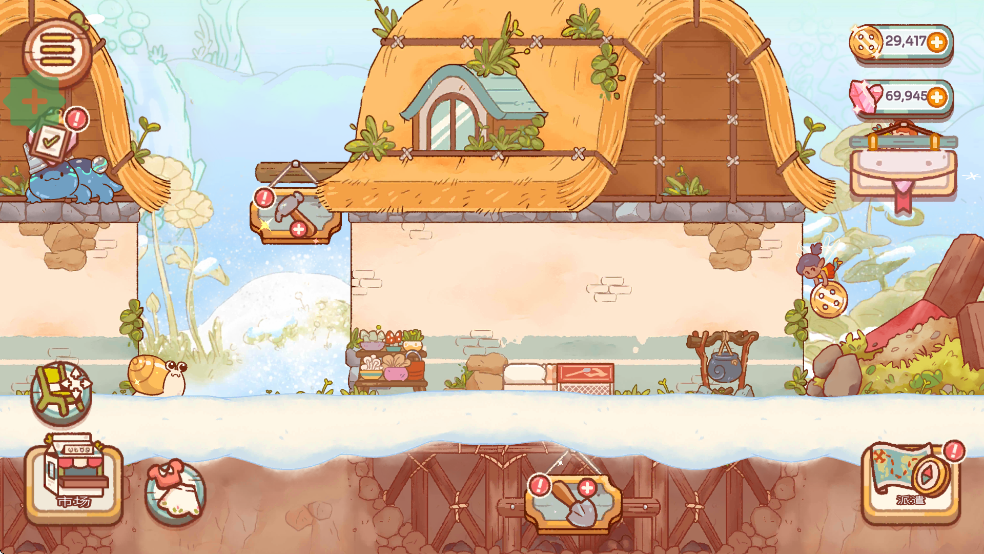Screen dimensions: 984x554
Task: Tap the green plus badge
Action: [x=32, y=101]
